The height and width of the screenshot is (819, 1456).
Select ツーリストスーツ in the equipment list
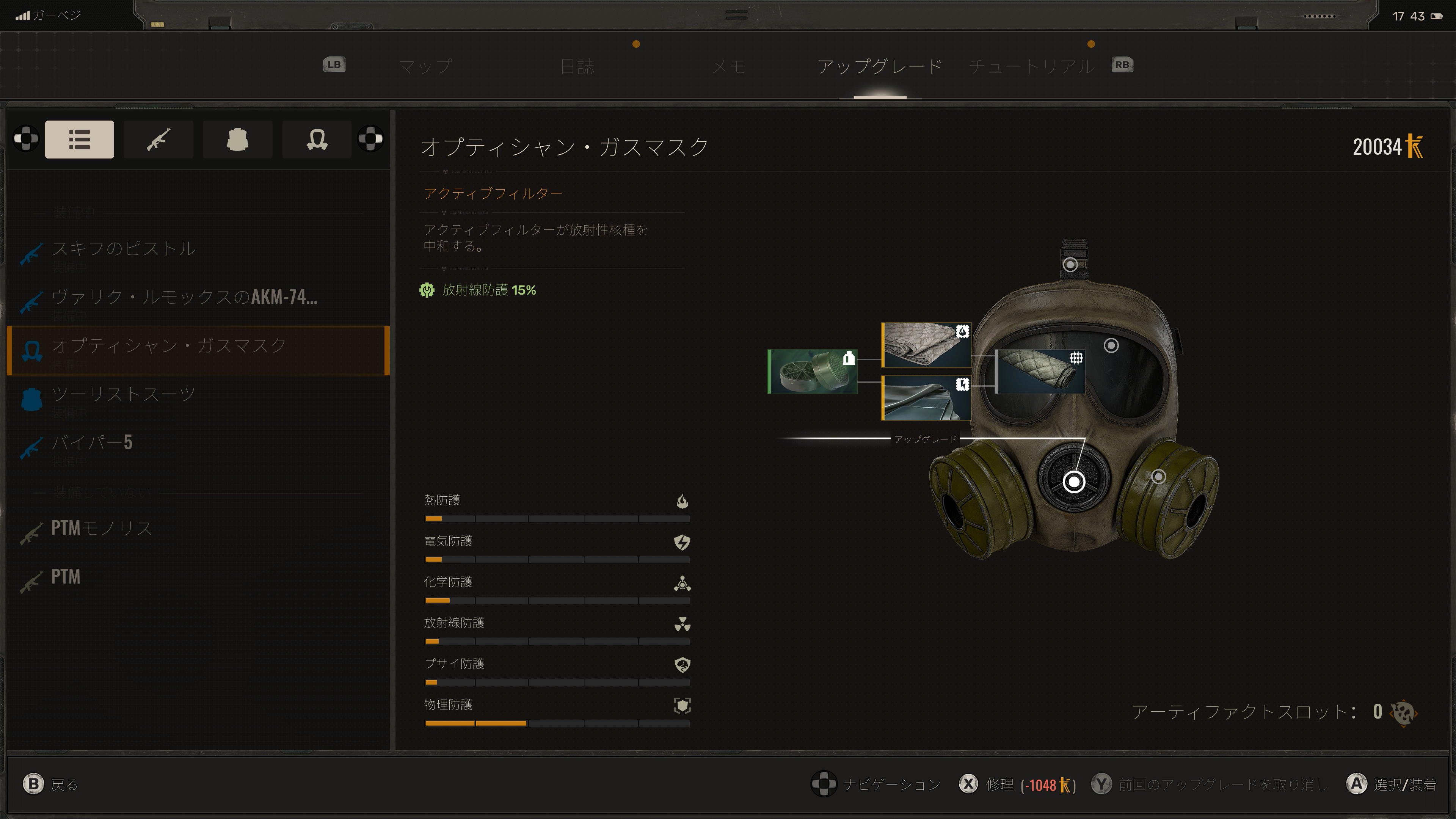point(122,394)
